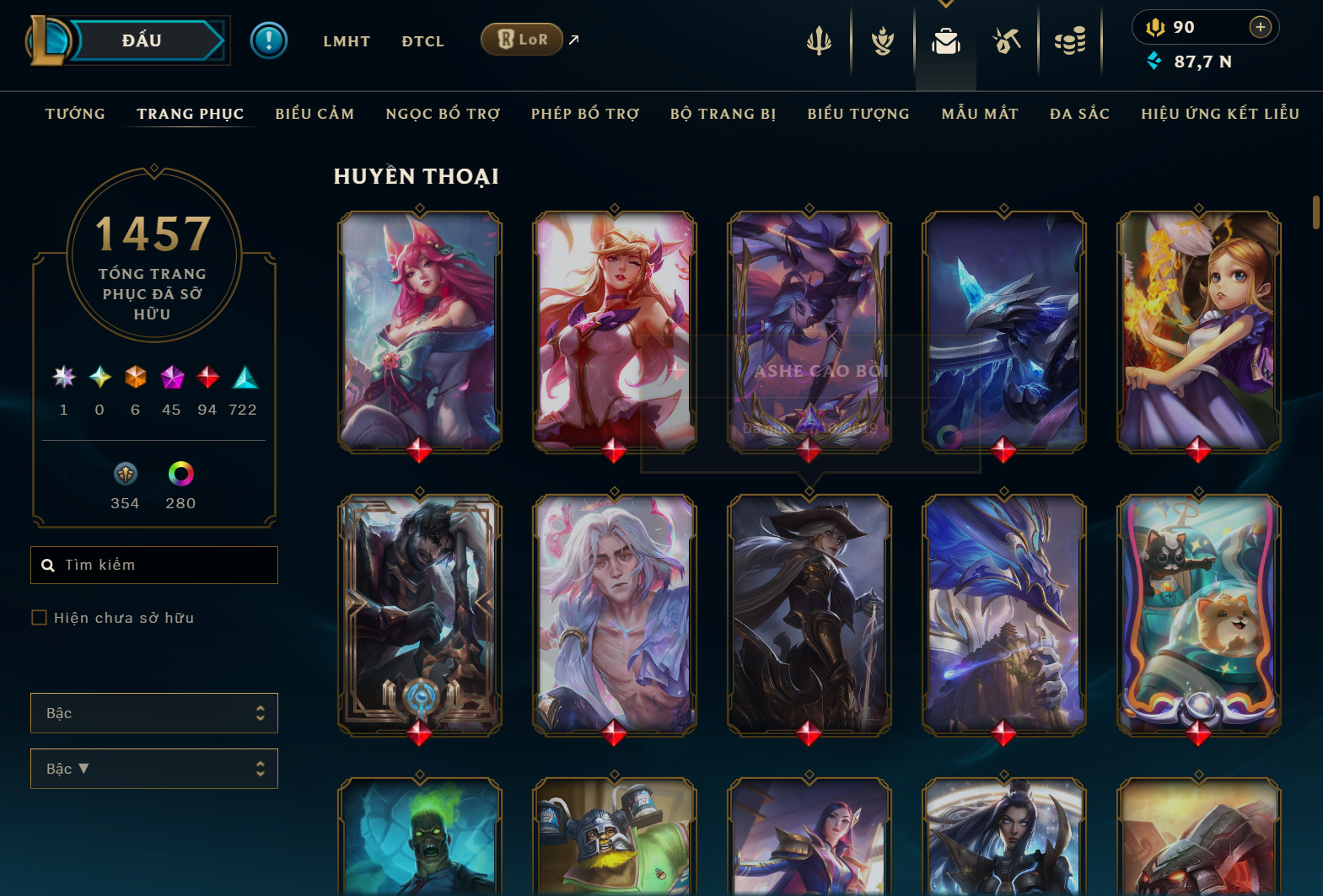
Task: Open the Store with the coins icon
Action: tap(1071, 40)
